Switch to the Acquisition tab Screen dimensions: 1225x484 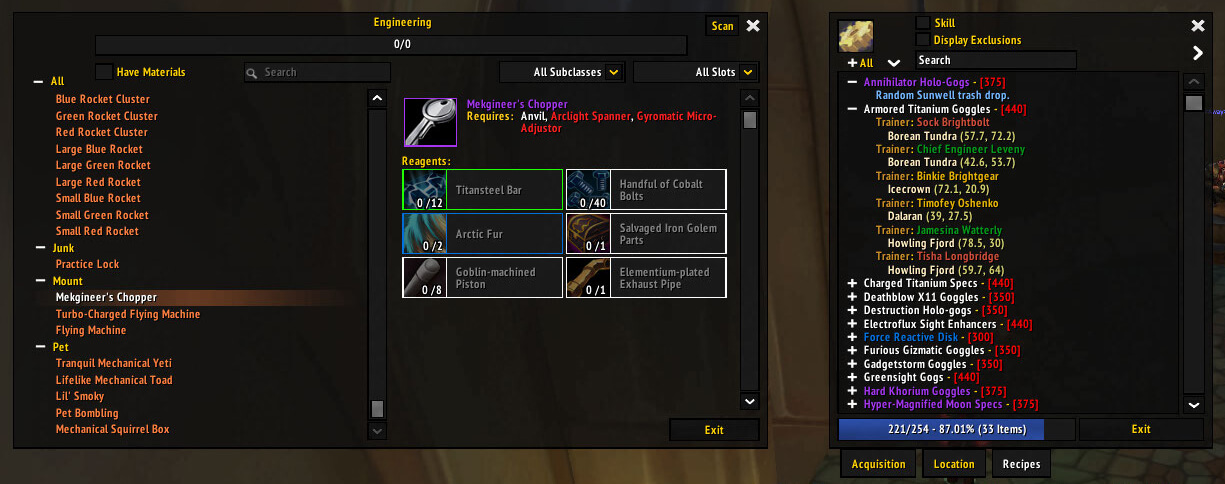tap(878, 464)
